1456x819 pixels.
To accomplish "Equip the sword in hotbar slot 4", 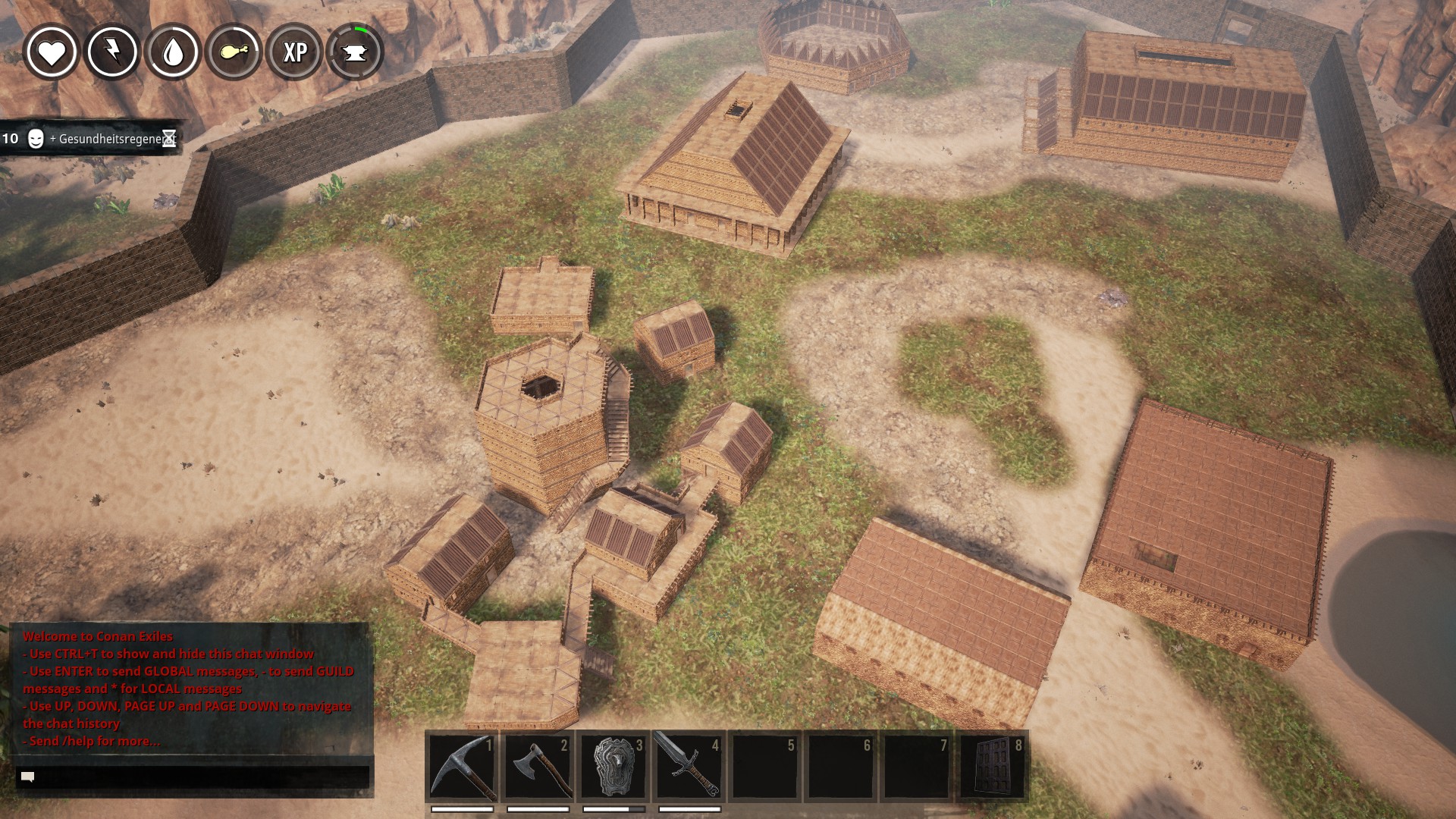I will tap(689, 767).
